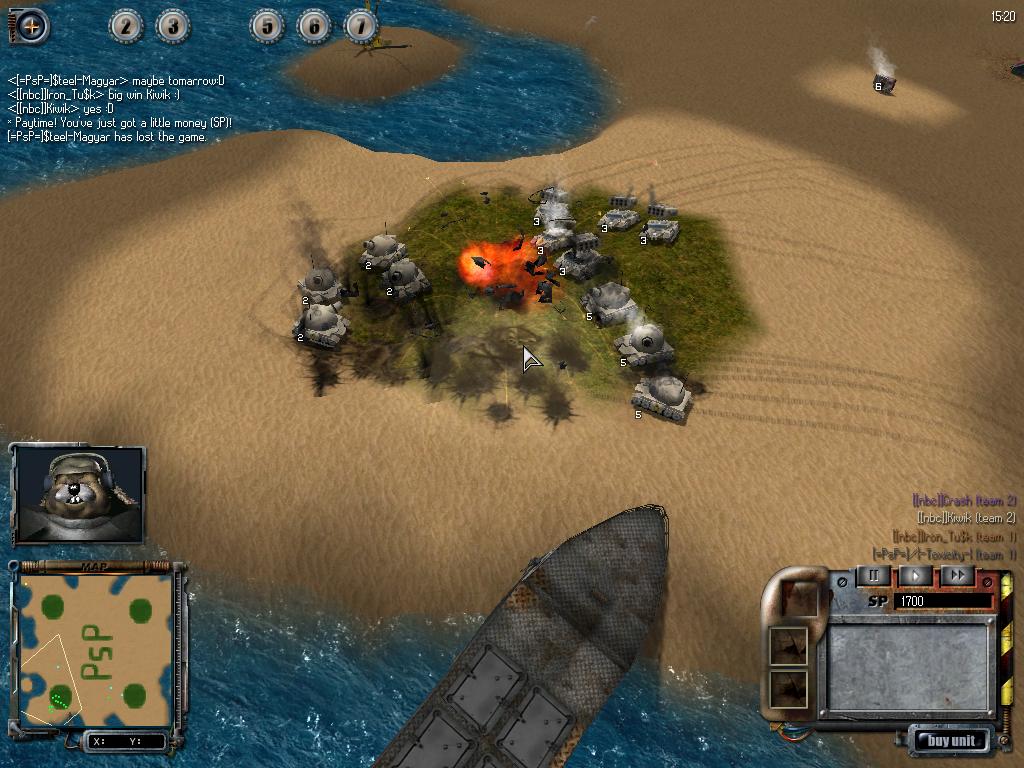The image size is (1024, 768).
Task: Select control group 2
Action: 126,26
